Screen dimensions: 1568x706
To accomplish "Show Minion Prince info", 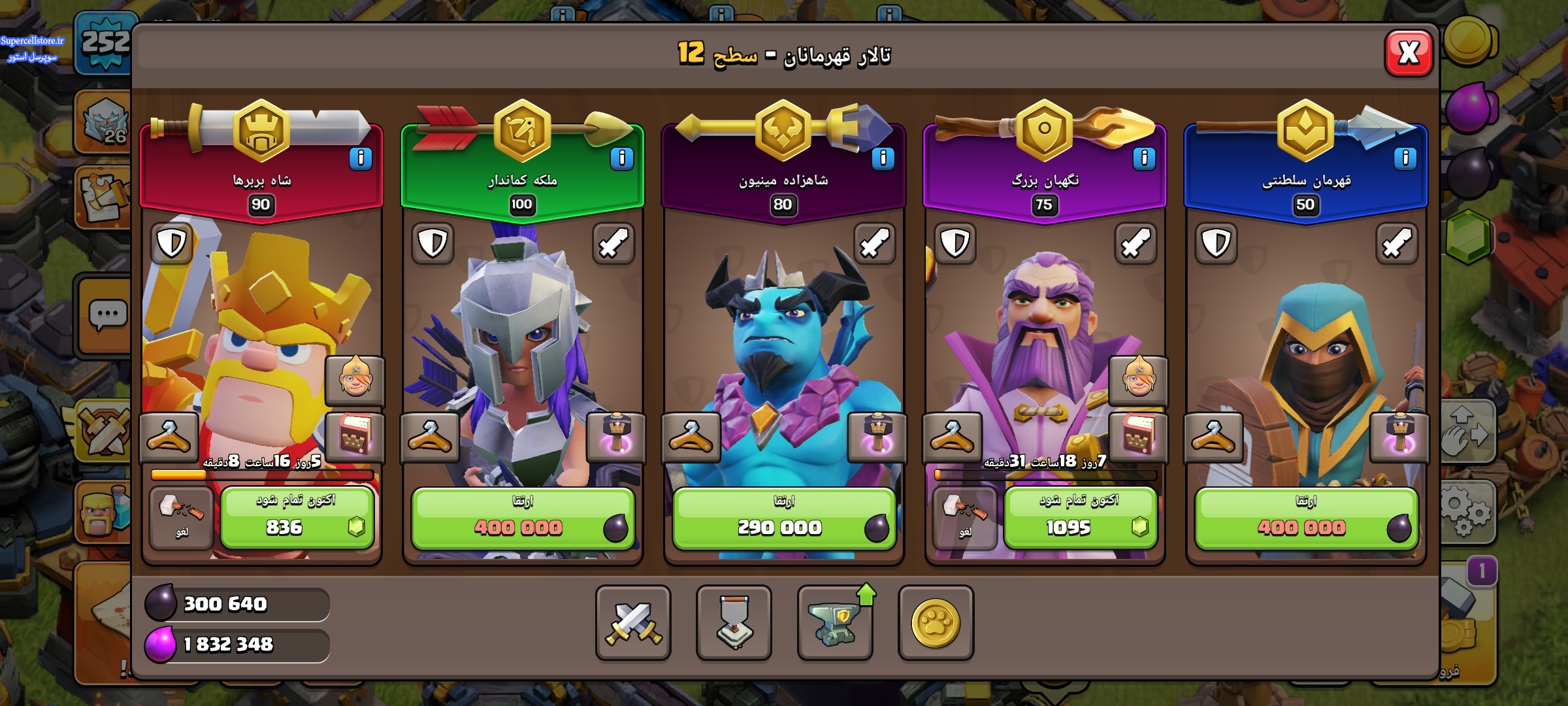I will click(883, 158).
